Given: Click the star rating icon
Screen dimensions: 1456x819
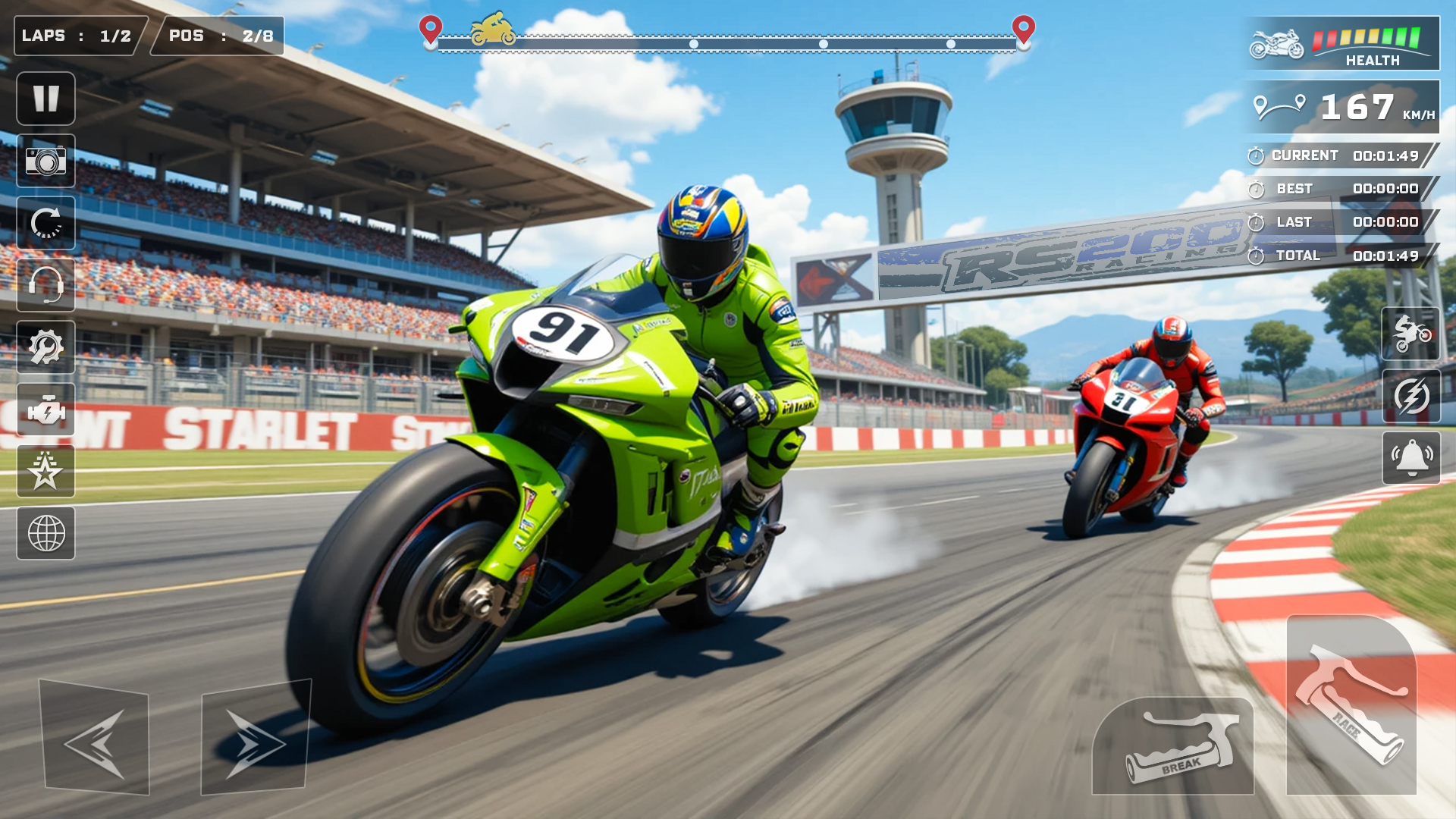Looking at the screenshot, I should pos(45,472).
